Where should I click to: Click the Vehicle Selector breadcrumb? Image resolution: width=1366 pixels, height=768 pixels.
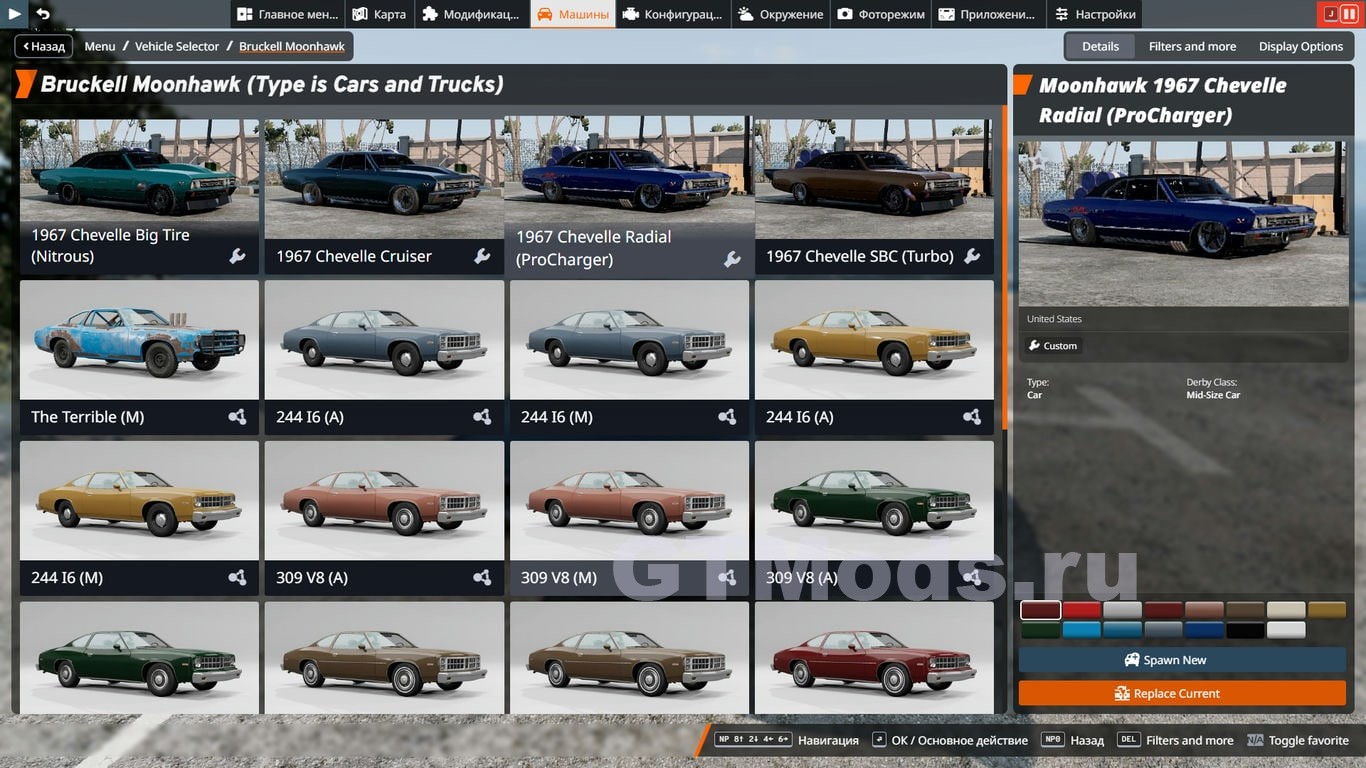[177, 46]
